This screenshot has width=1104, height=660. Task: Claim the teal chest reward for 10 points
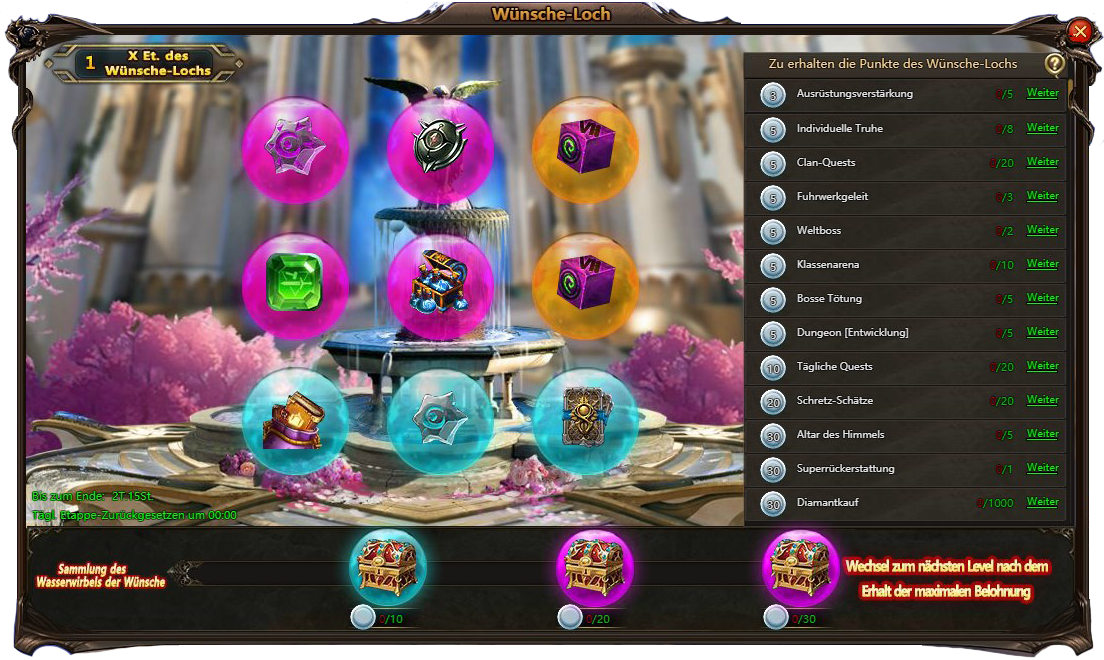388,566
